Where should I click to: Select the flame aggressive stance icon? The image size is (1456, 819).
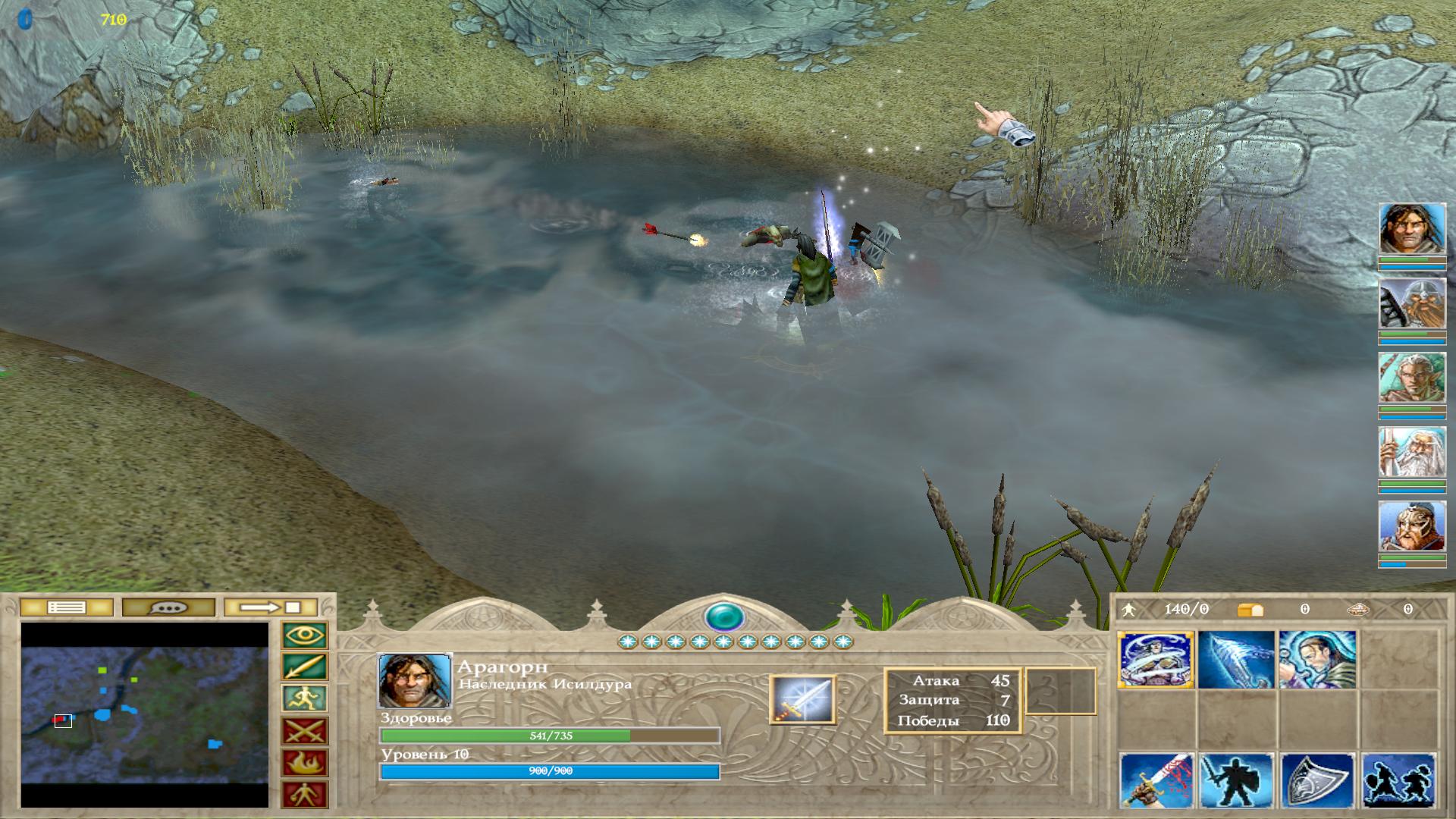[305, 763]
